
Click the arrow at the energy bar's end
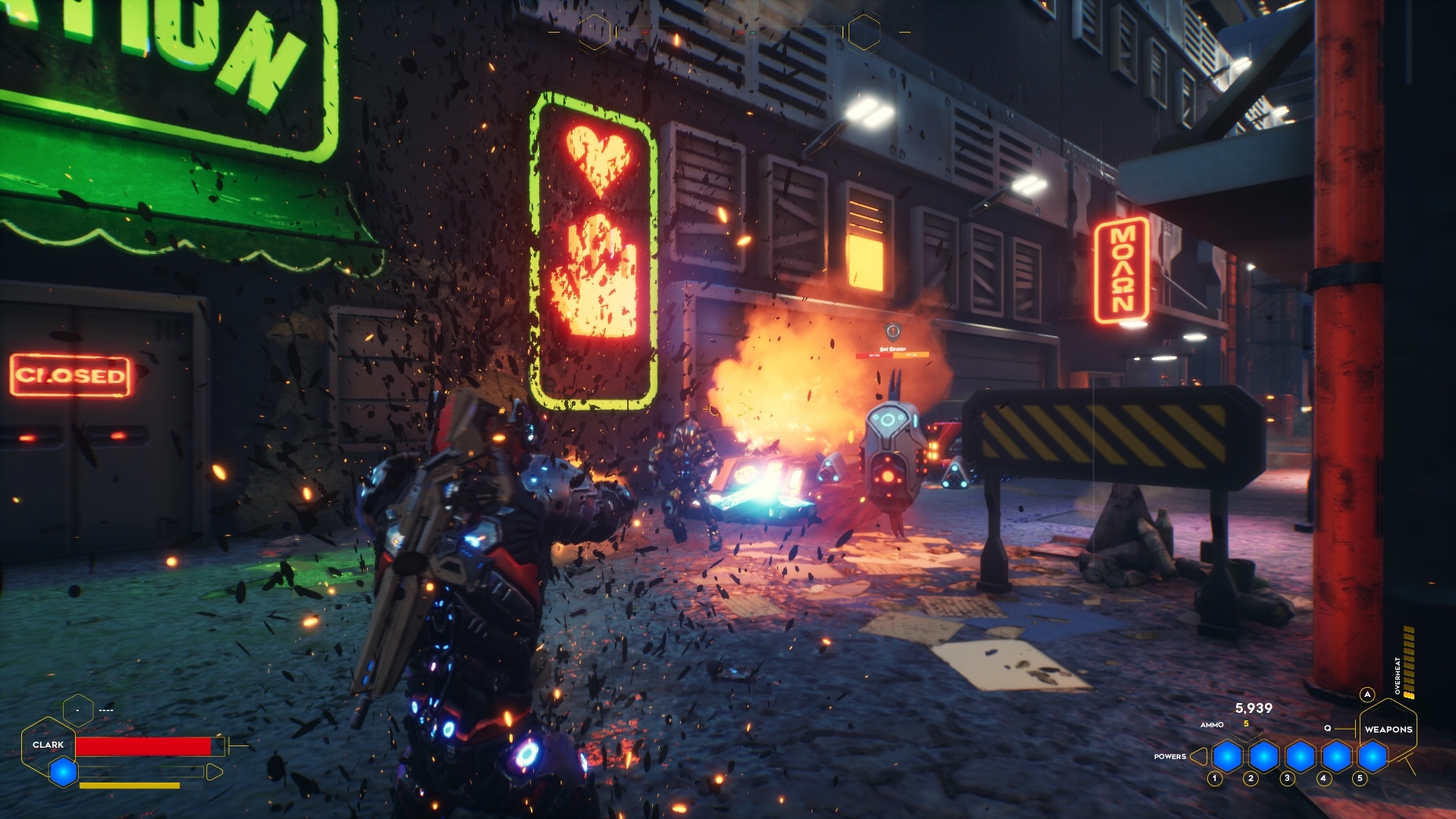pyautogui.click(x=215, y=772)
